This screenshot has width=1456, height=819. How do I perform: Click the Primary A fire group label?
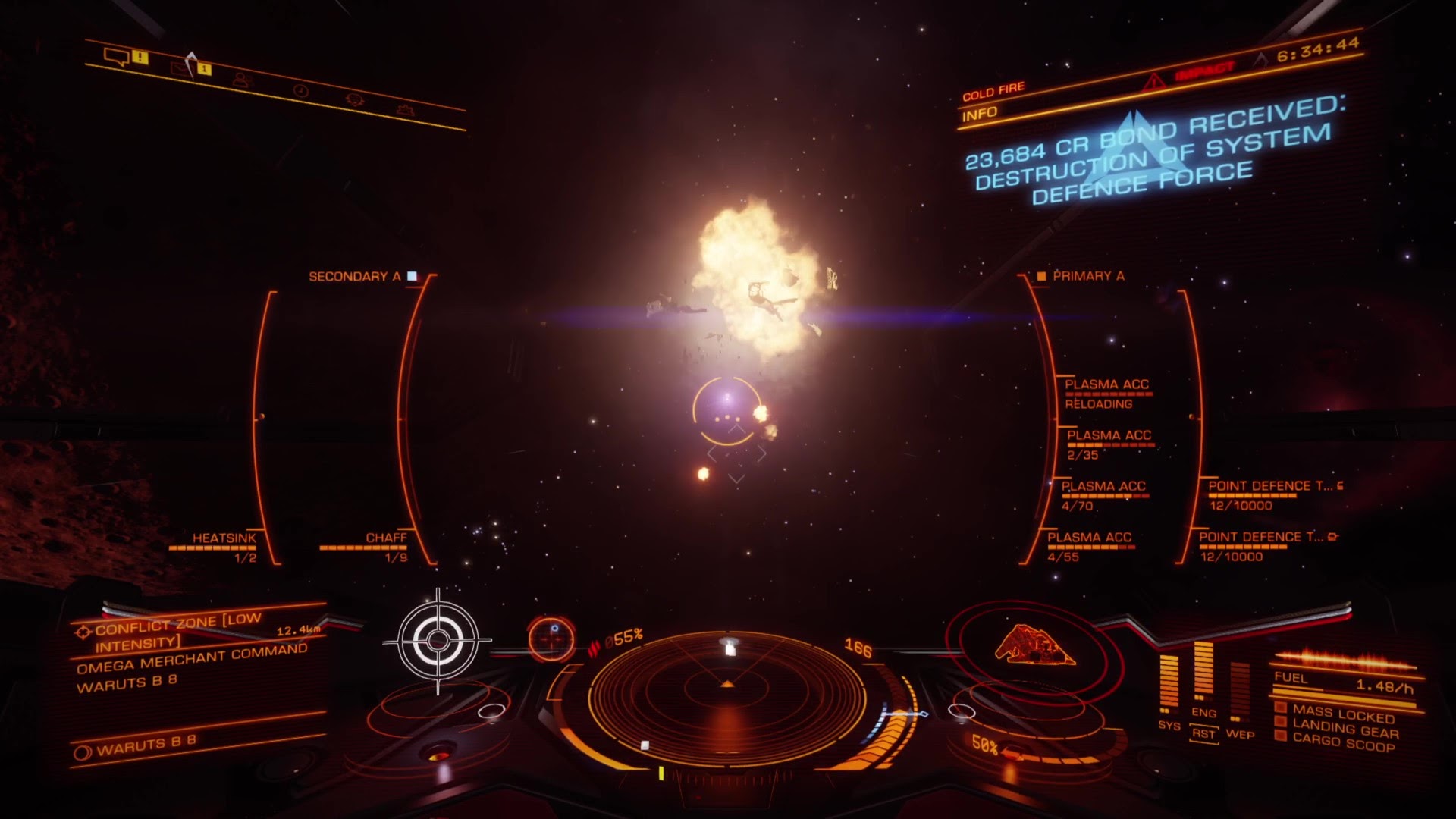click(1087, 276)
